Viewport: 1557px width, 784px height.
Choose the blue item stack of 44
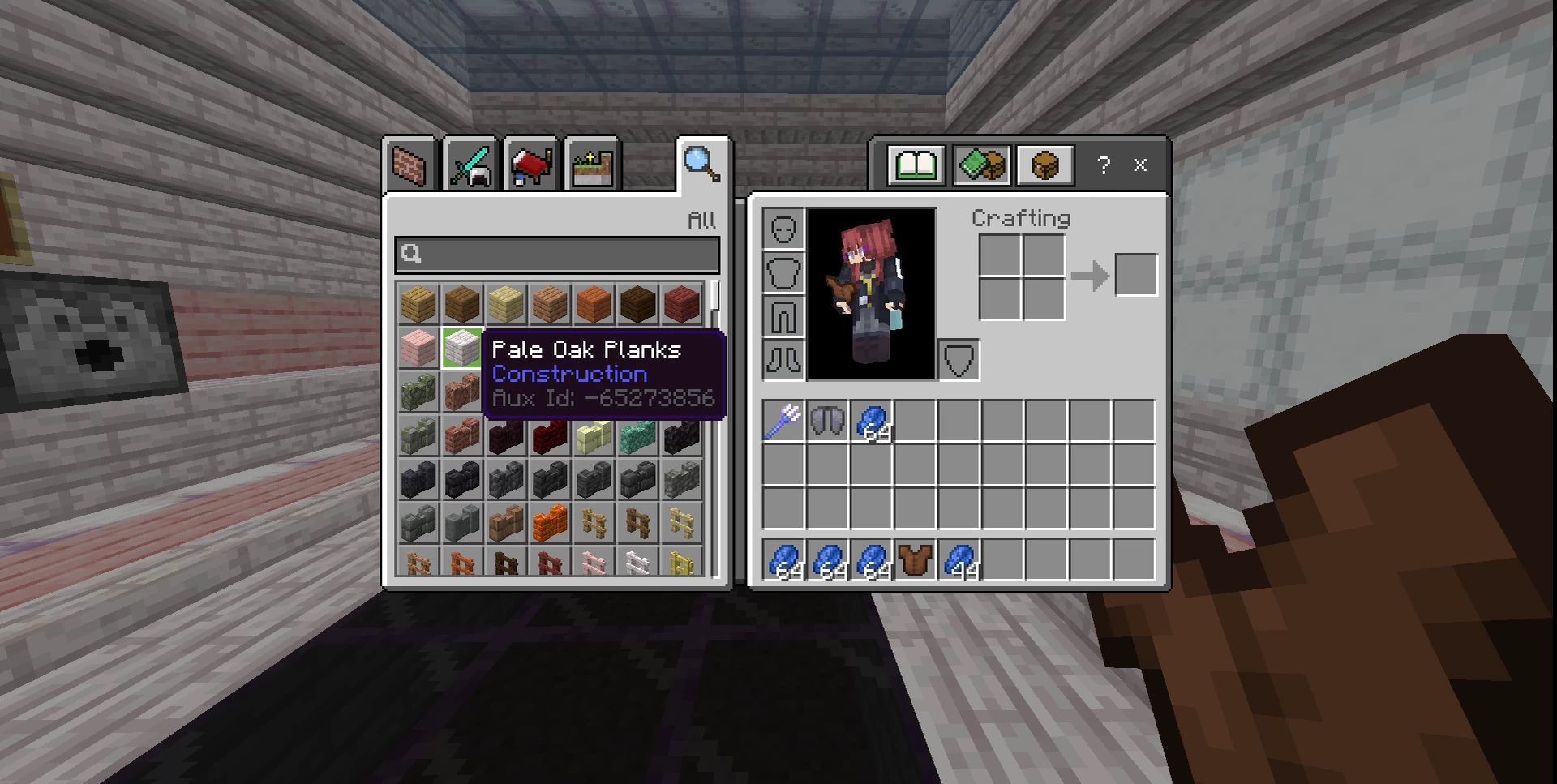959,560
